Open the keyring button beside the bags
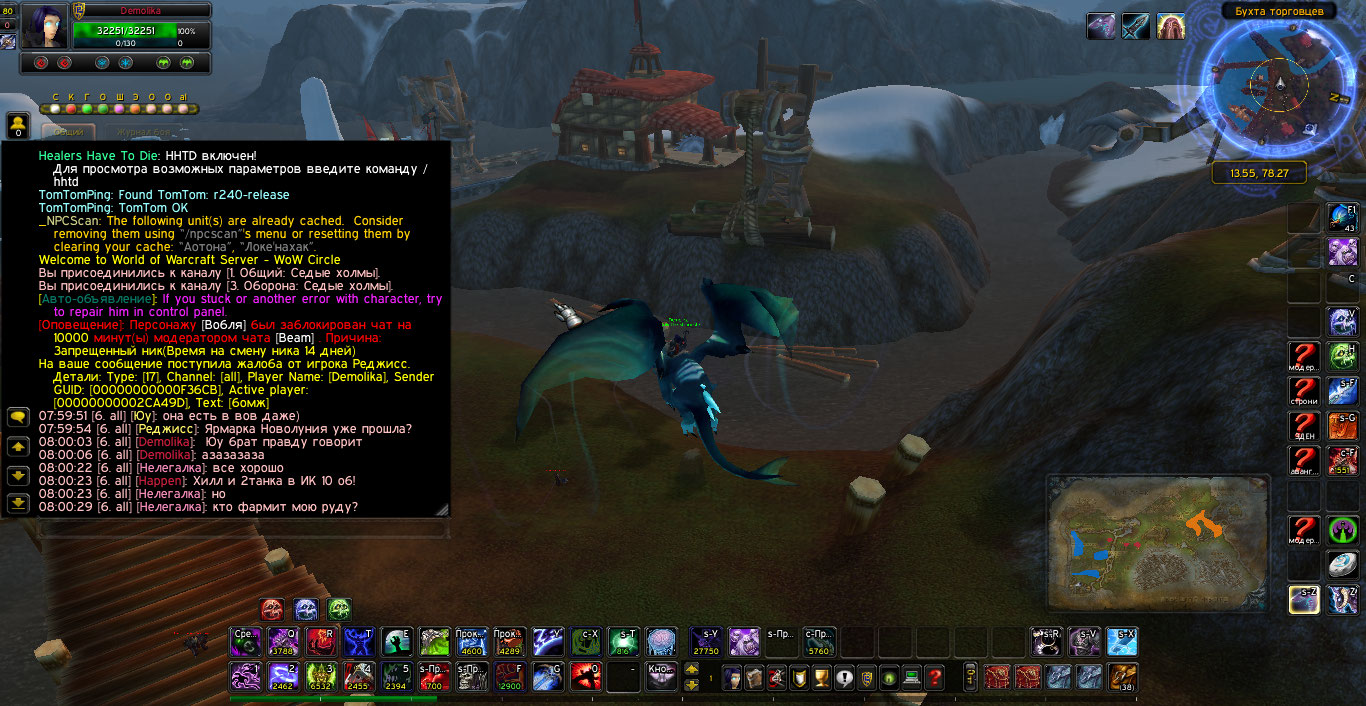1366x706 pixels. [x=969, y=677]
